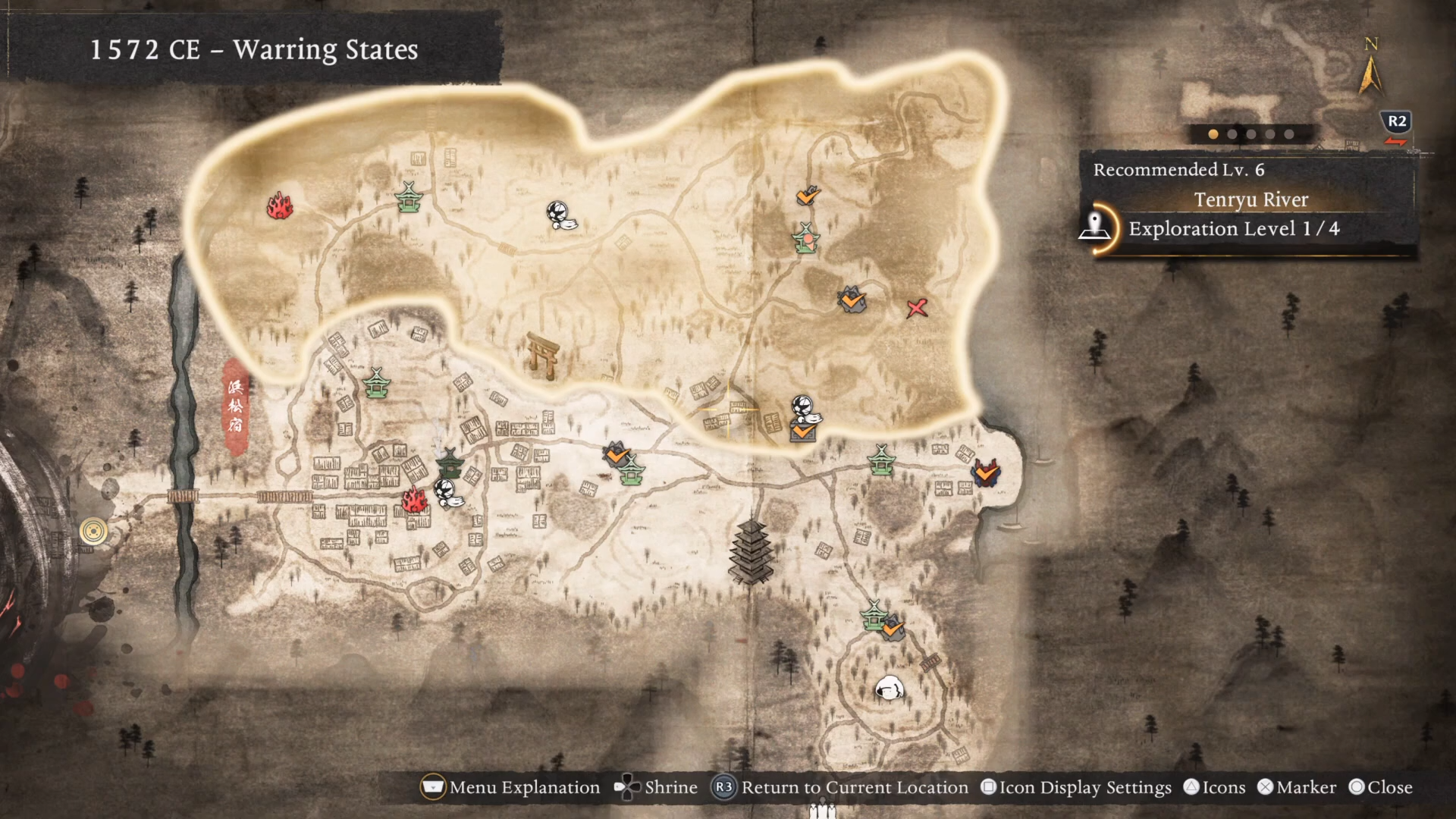Select the red X marker on the map

pyautogui.click(x=917, y=308)
